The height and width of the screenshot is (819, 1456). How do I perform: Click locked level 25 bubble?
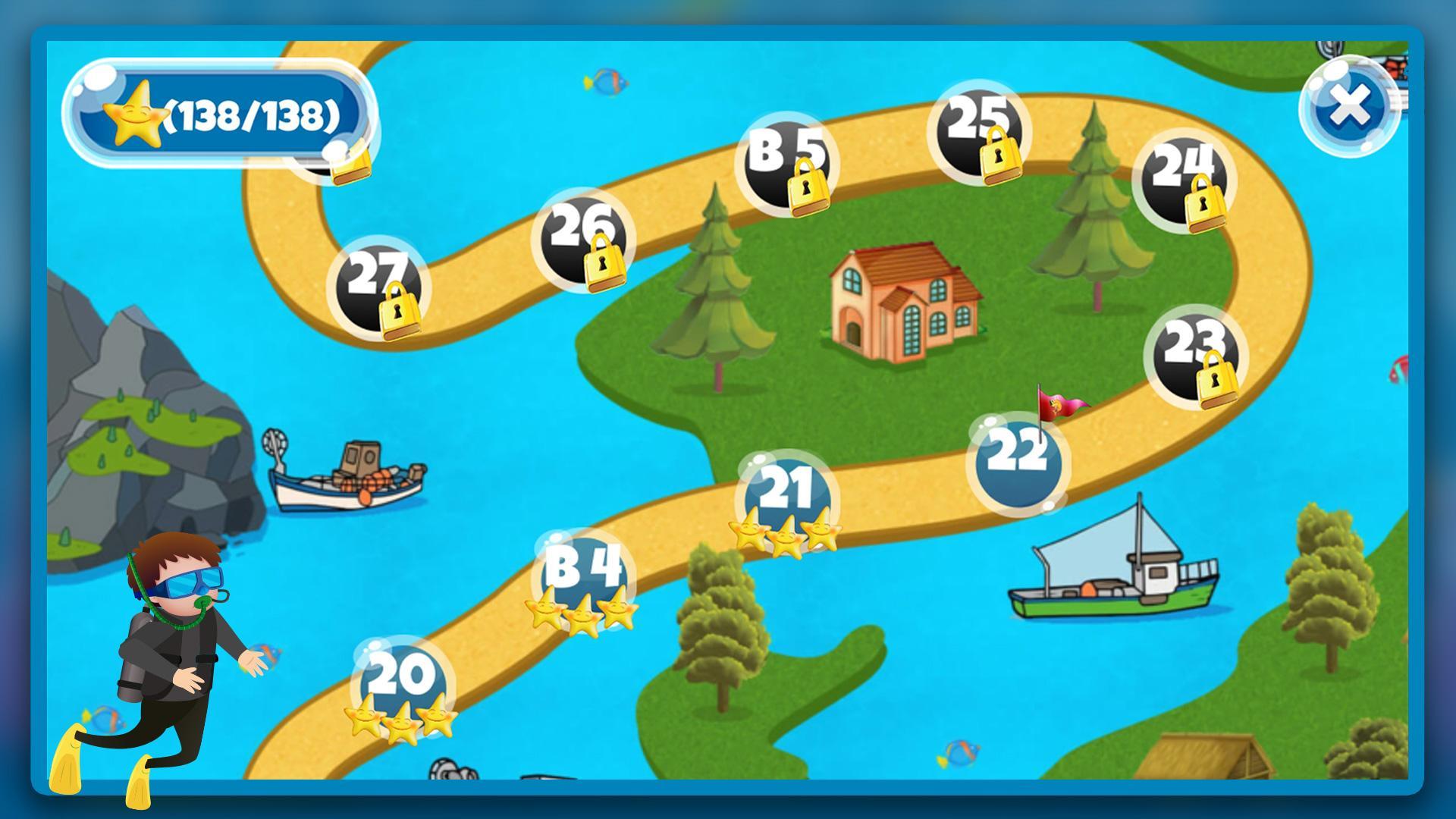(x=979, y=131)
